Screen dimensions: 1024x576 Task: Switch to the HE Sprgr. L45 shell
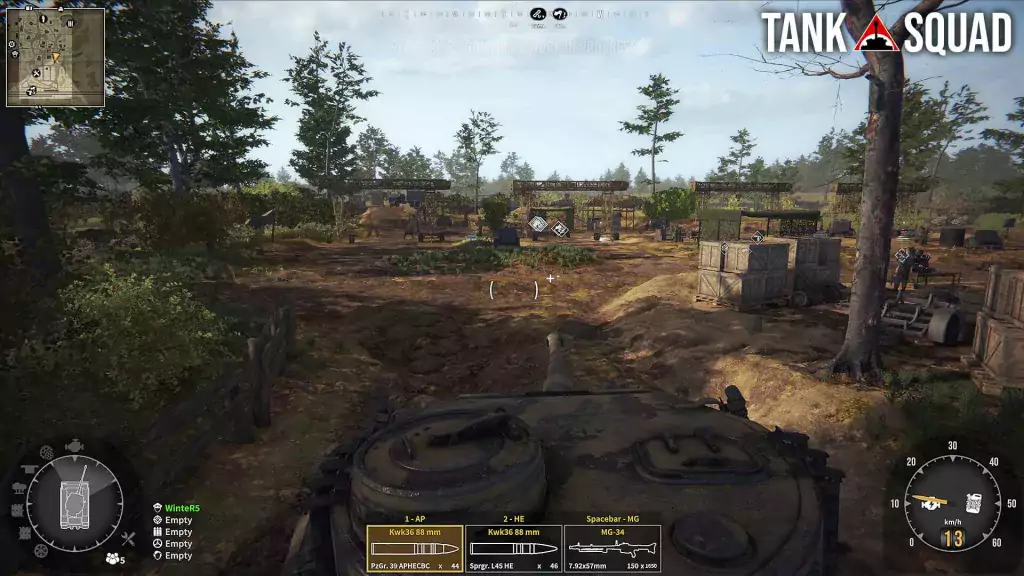[x=513, y=549]
